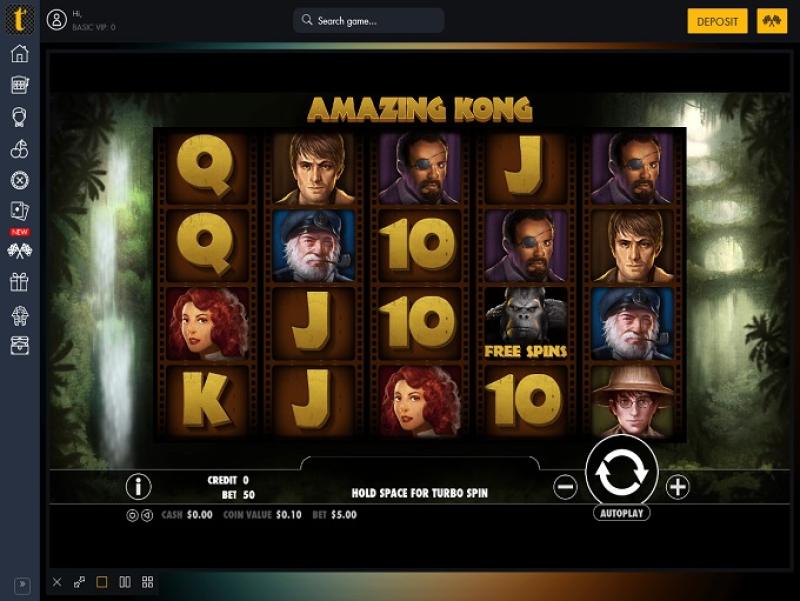The image size is (800, 601).
Task: Open the game info paytable
Action: point(138,487)
